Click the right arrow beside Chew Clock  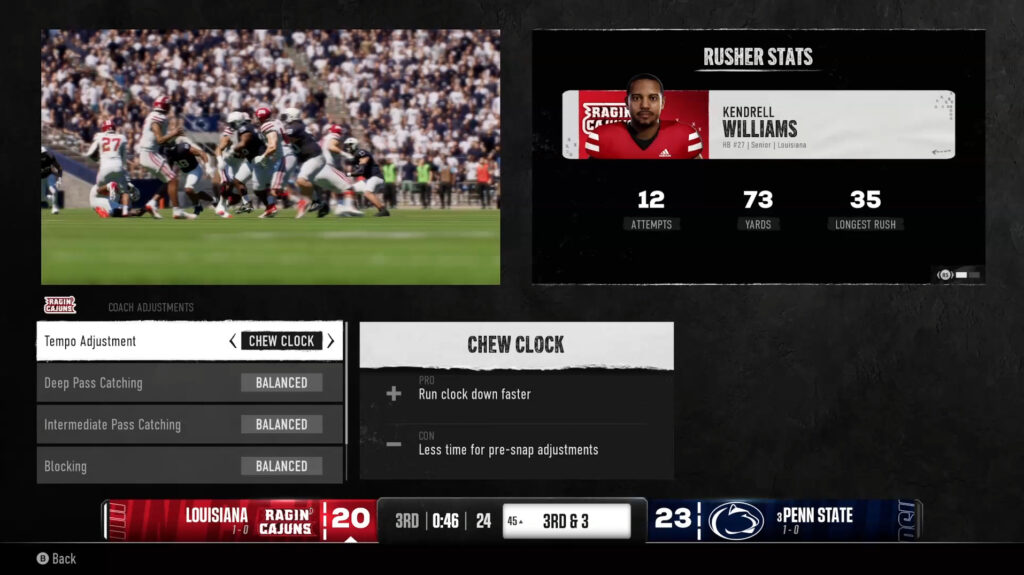(x=331, y=341)
